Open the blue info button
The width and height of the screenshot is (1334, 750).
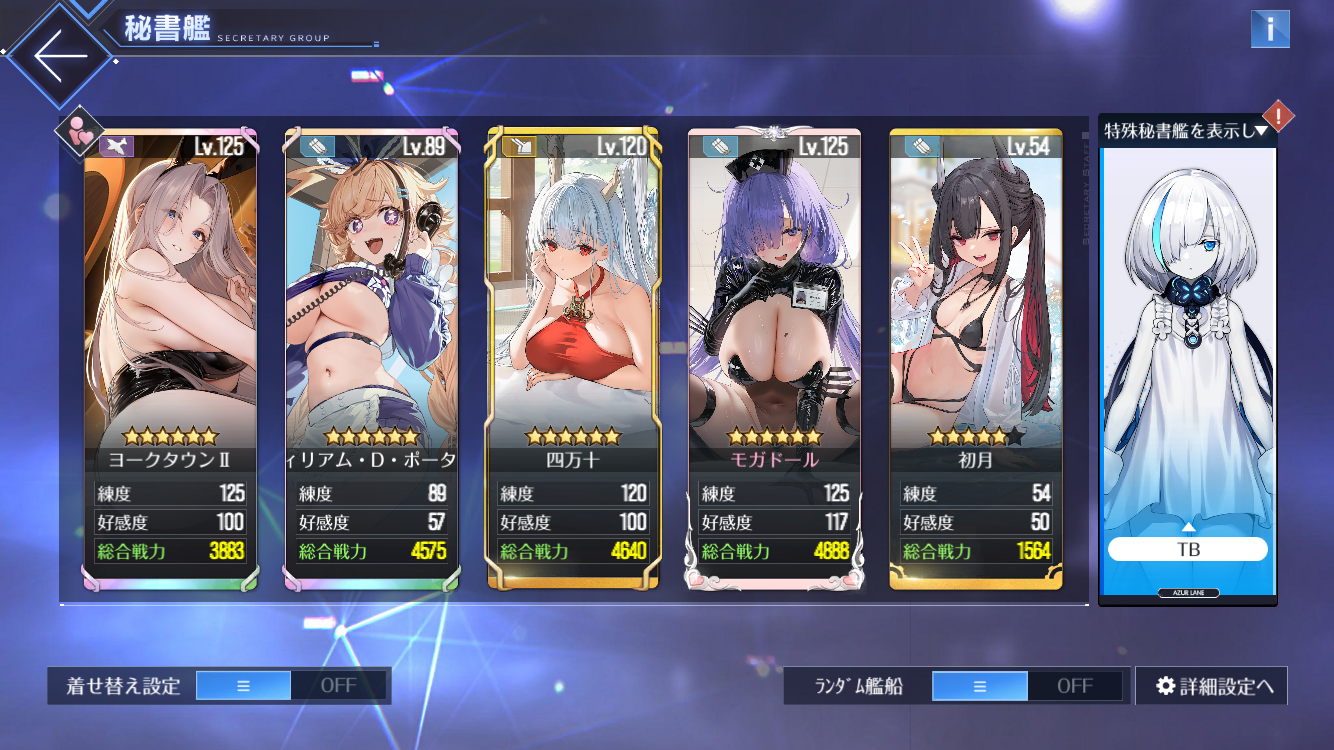pyautogui.click(x=1270, y=29)
